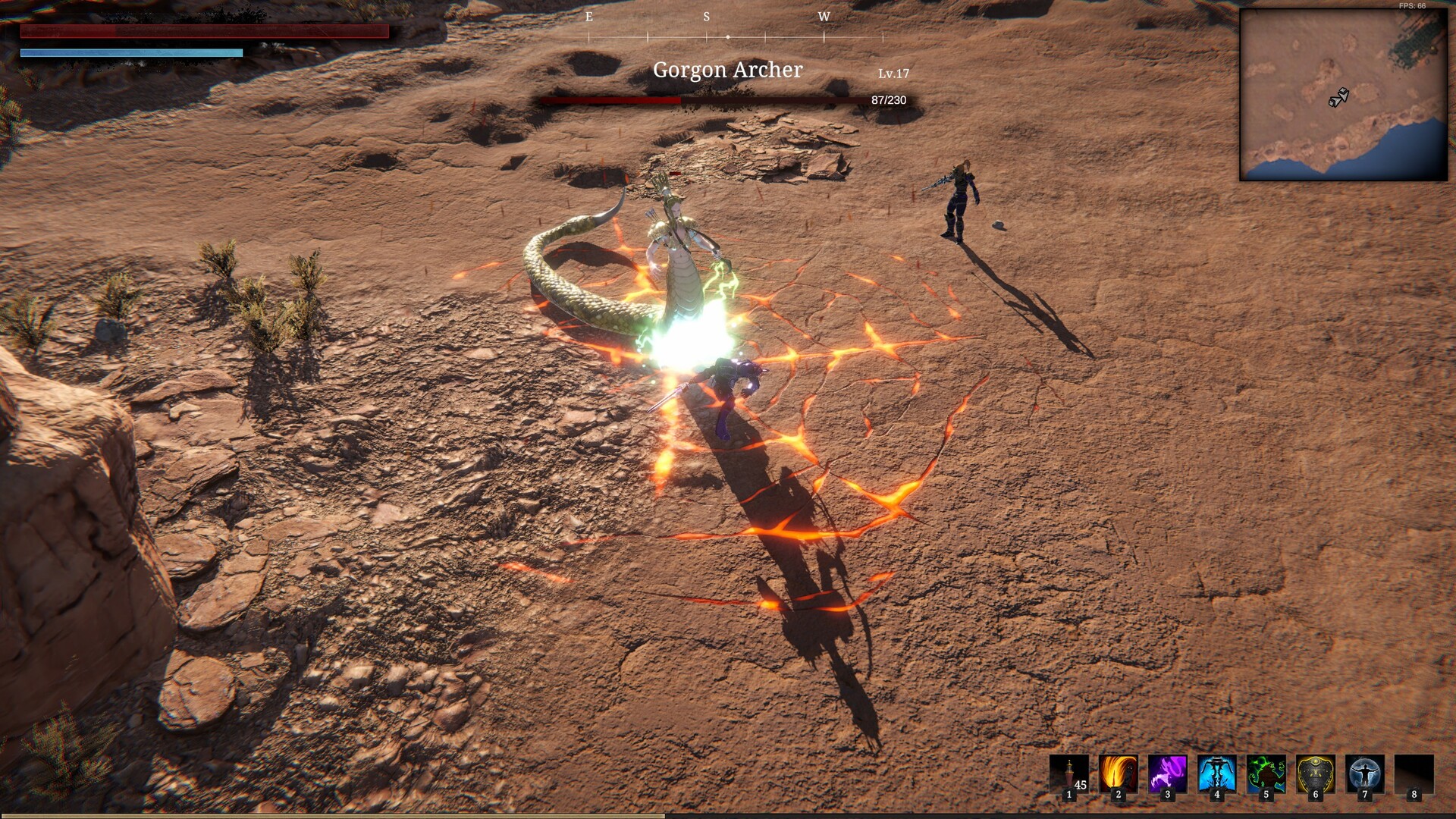Viewport: 1456px width, 819px height.
Task: Activate the fiery orange slash ability
Action: pos(1119,774)
